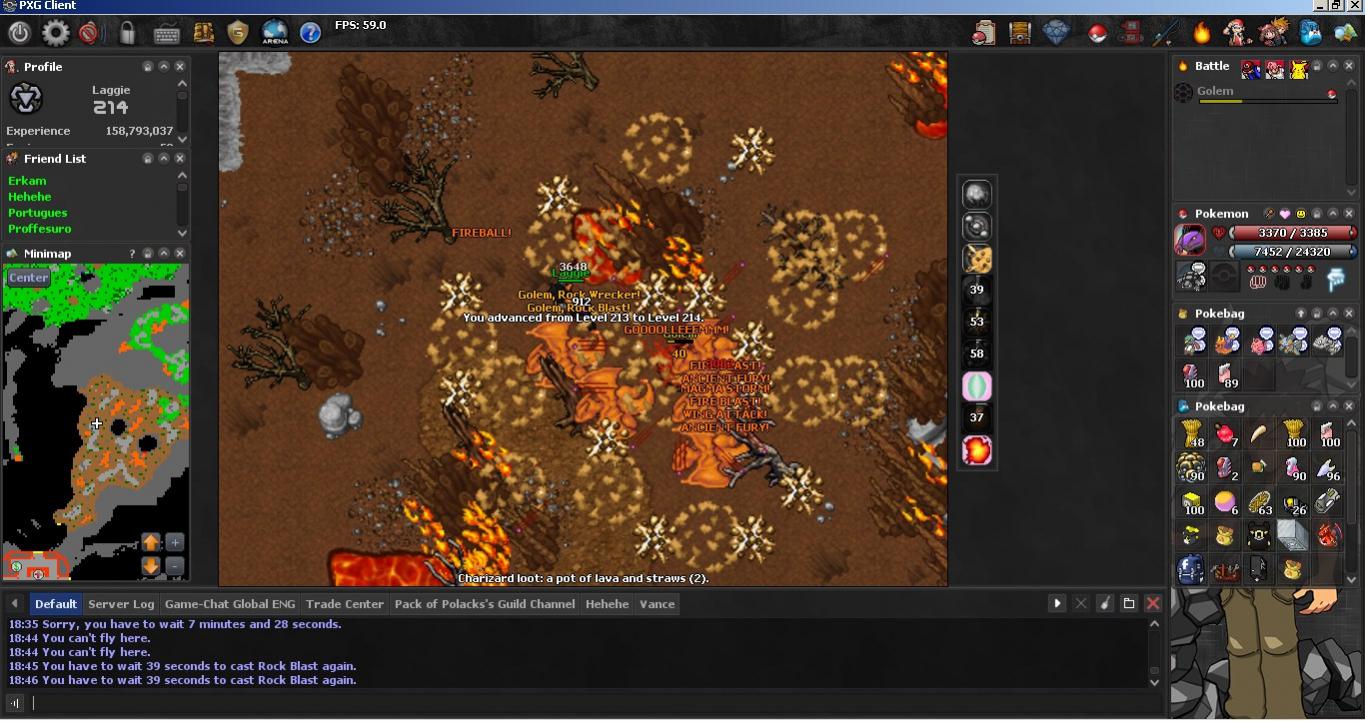Open the treasure chest toolbar icon
The height and width of the screenshot is (721, 1365).
[x=1020, y=34]
